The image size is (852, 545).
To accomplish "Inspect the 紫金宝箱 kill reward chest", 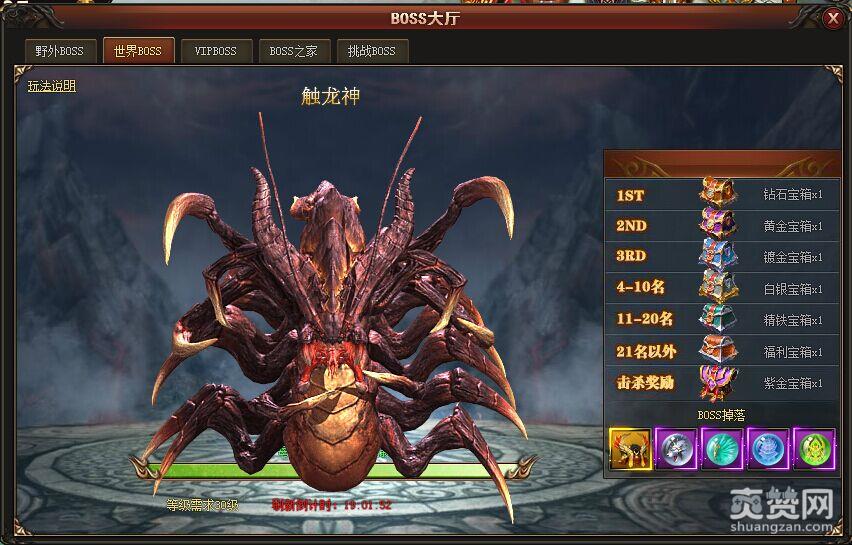I will [718, 382].
